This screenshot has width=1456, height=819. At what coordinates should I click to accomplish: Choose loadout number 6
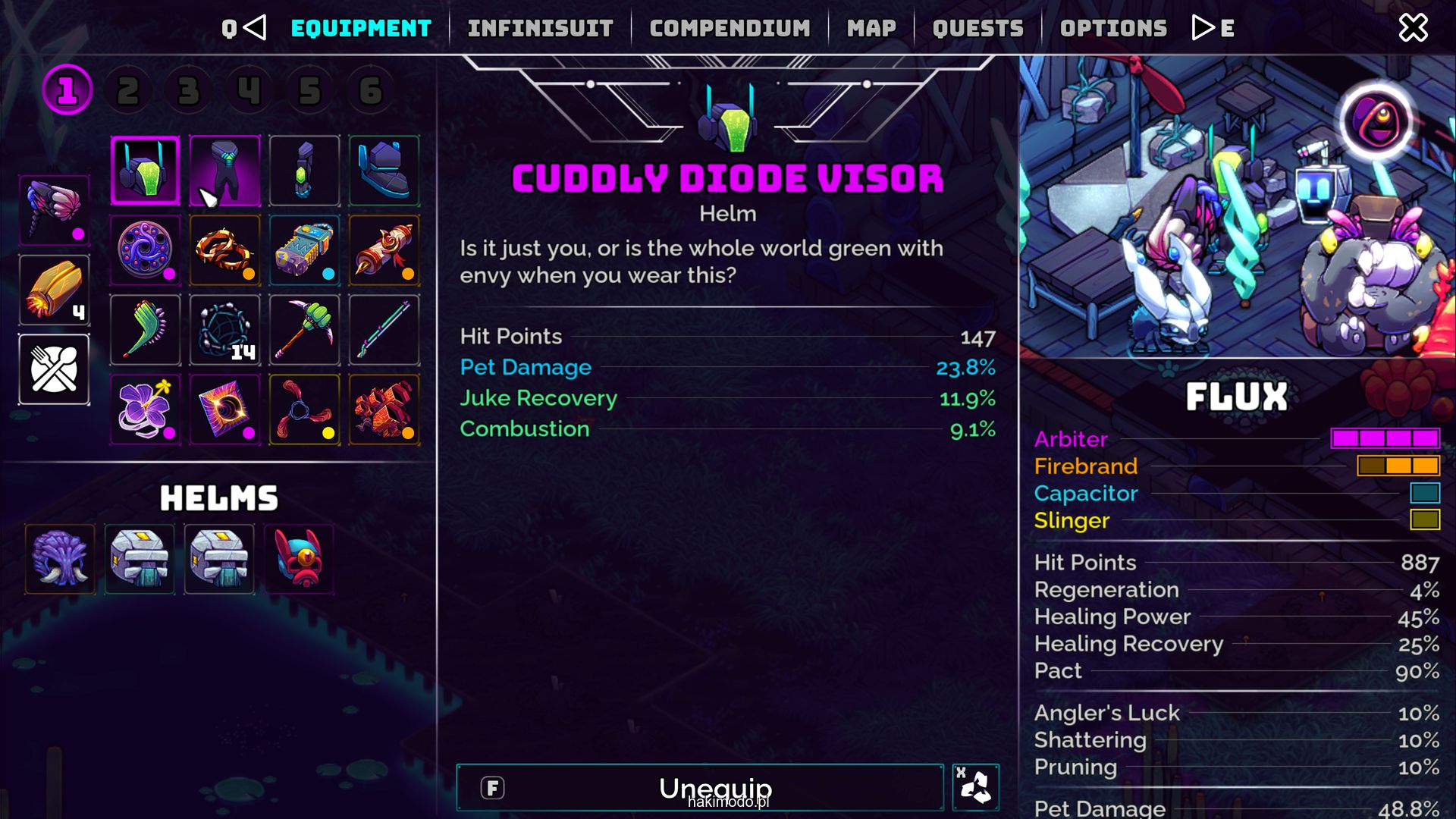(x=370, y=91)
